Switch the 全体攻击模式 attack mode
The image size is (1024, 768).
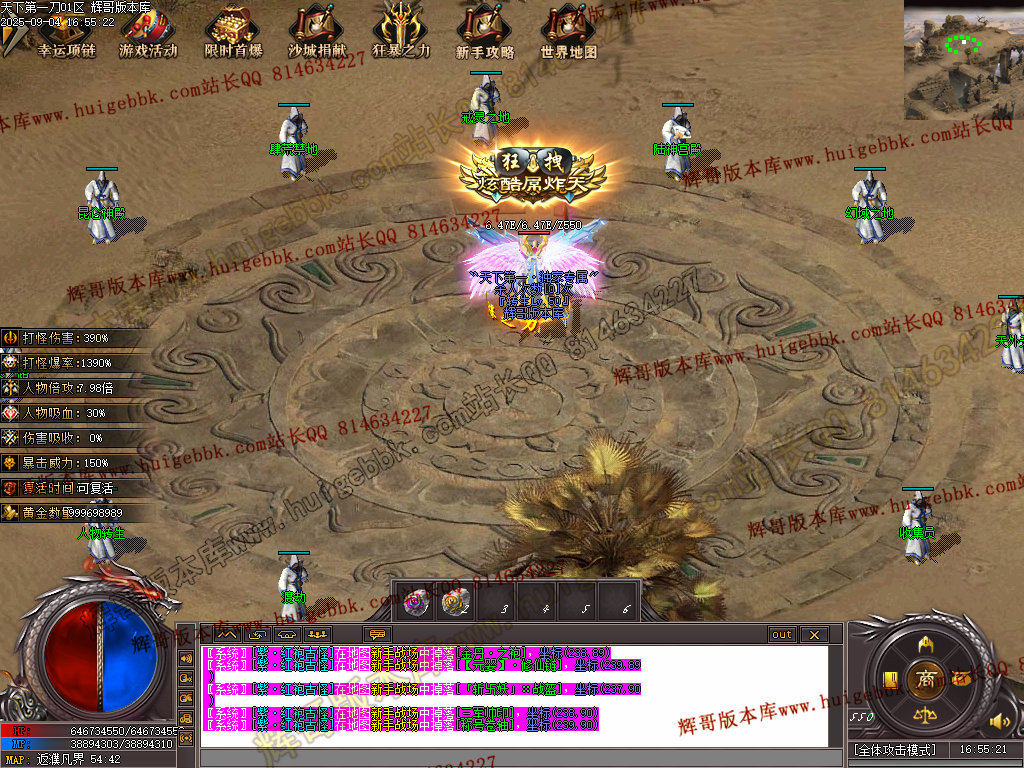[894, 749]
